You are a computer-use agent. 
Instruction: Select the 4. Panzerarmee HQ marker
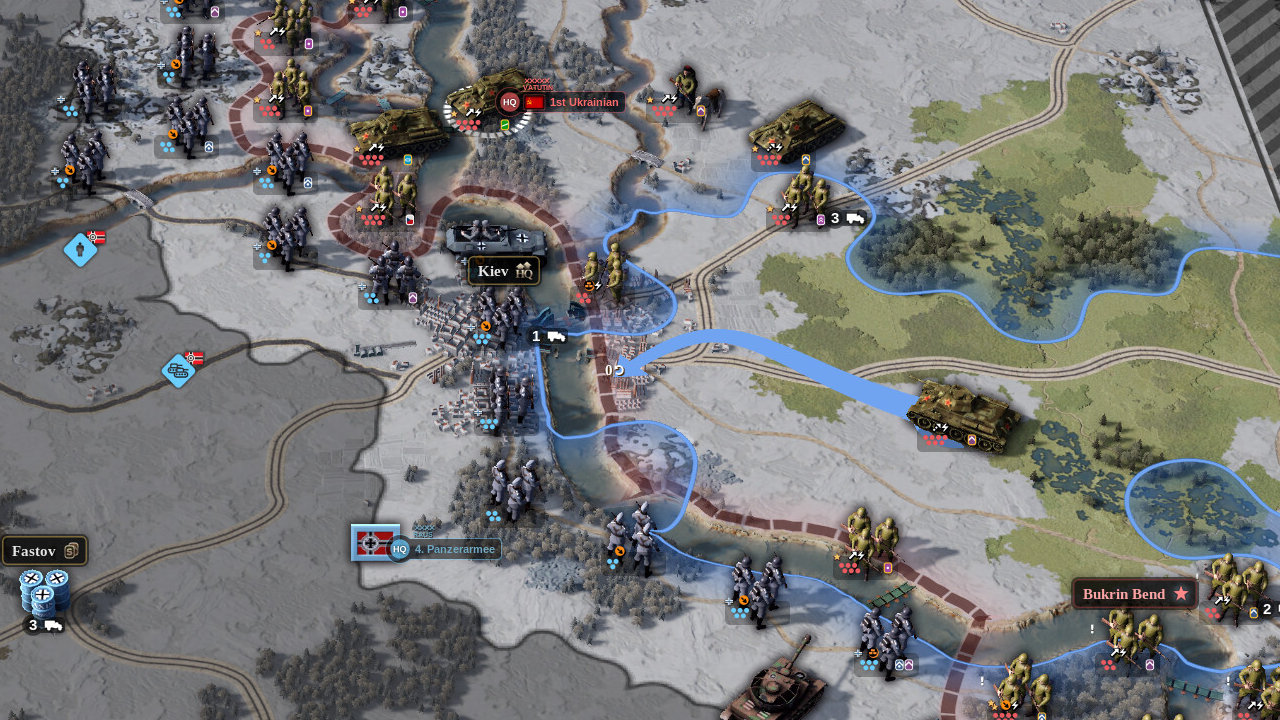click(399, 548)
